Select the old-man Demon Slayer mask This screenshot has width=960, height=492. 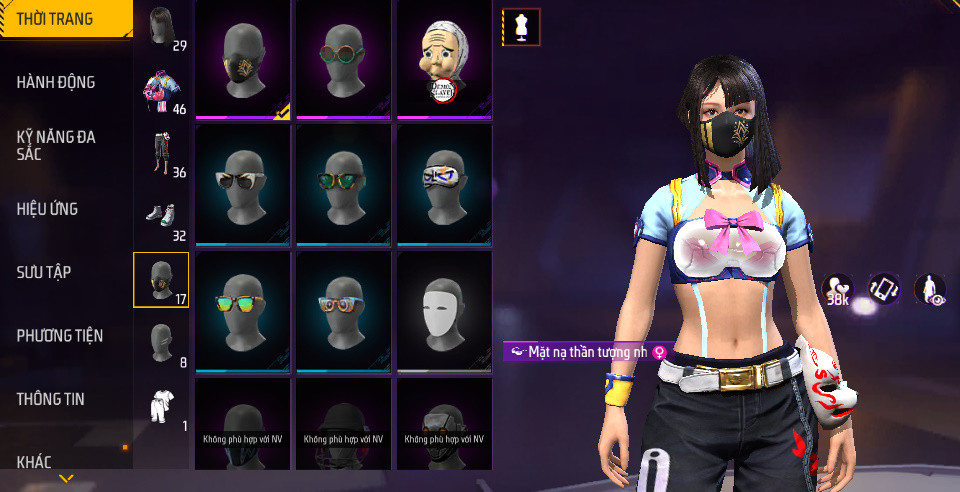[x=444, y=60]
